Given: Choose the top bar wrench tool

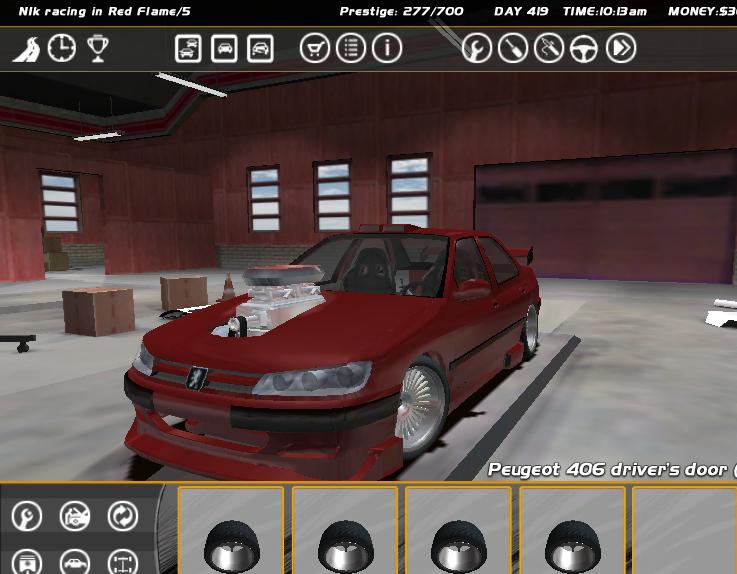Looking at the screenshot, I should (477, 48).
